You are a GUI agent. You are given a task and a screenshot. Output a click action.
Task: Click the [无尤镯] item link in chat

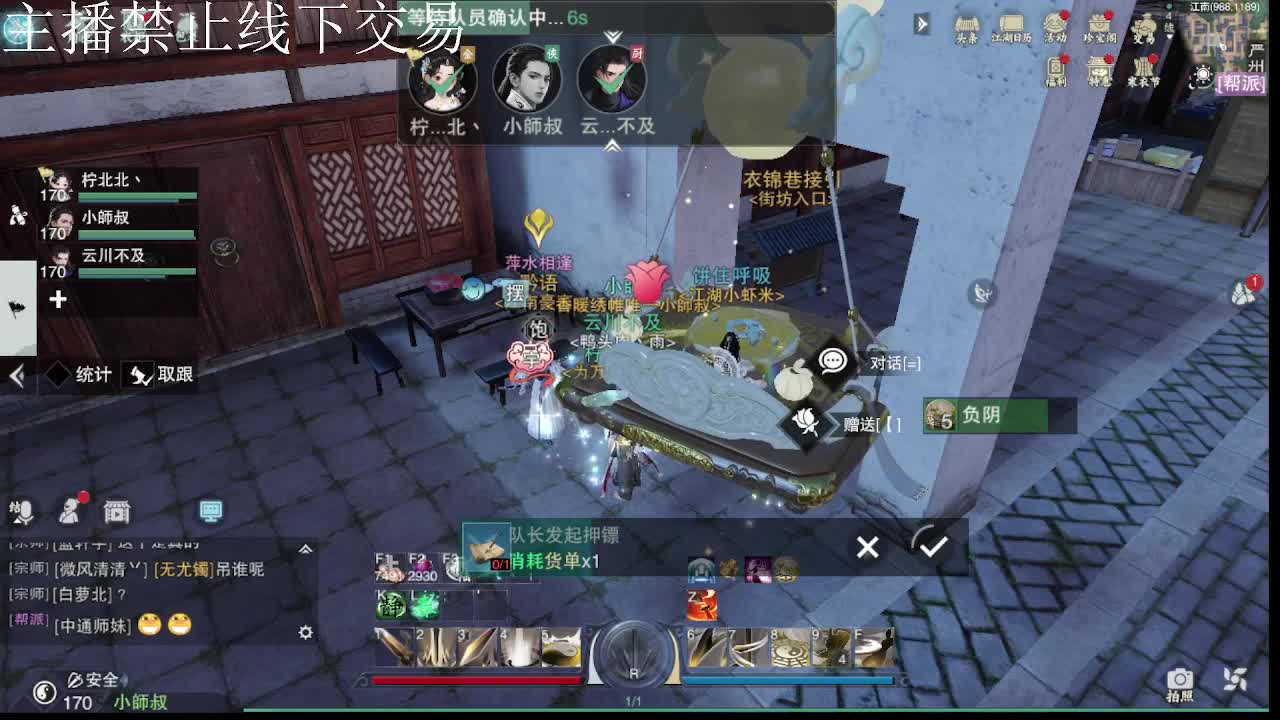click(x=184, y=568)
